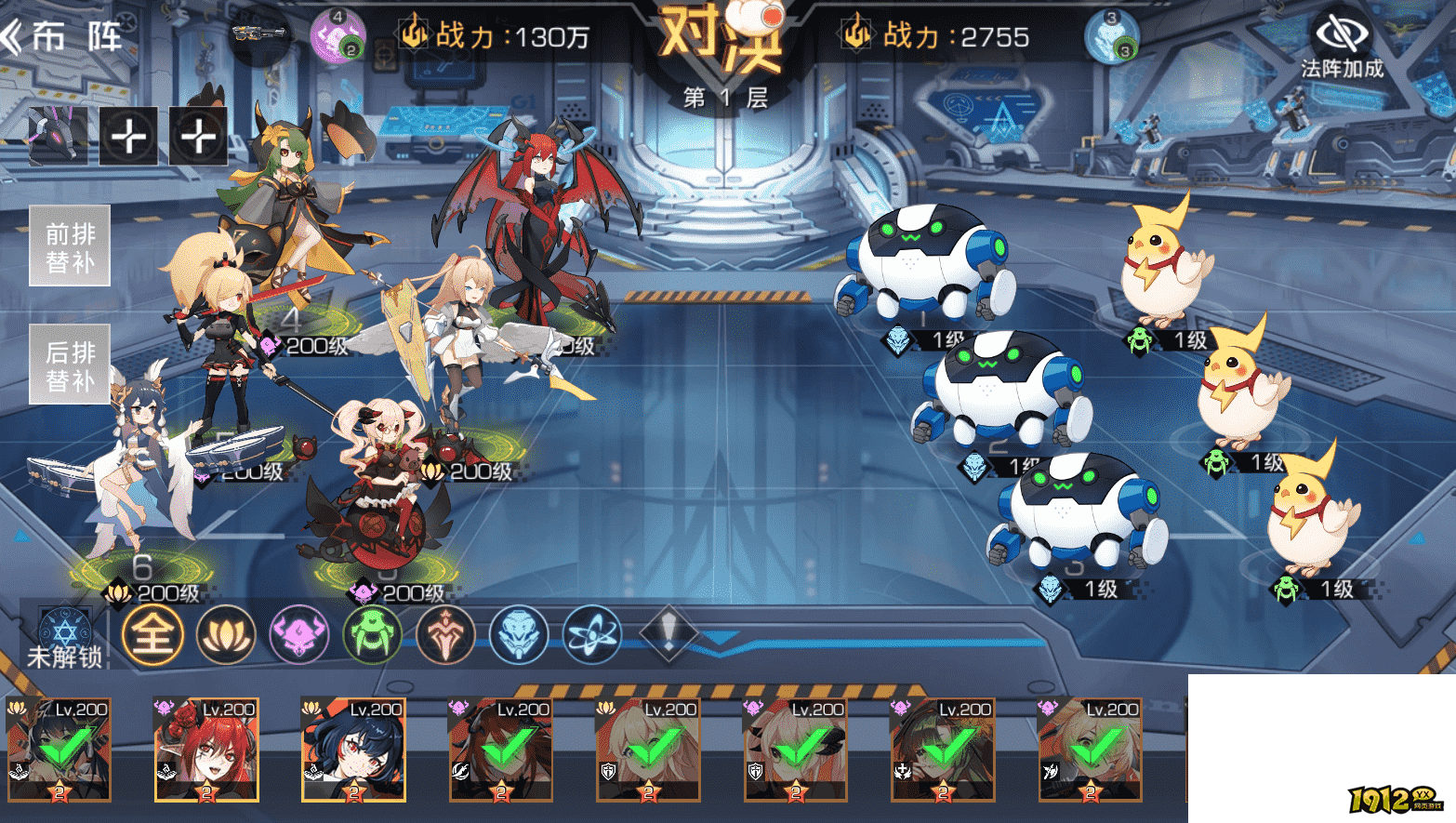Open the 前排替补 front-row substitute slot
Image resolution: width=1456 pixels, height=823 pixels.
click(70, 246)
